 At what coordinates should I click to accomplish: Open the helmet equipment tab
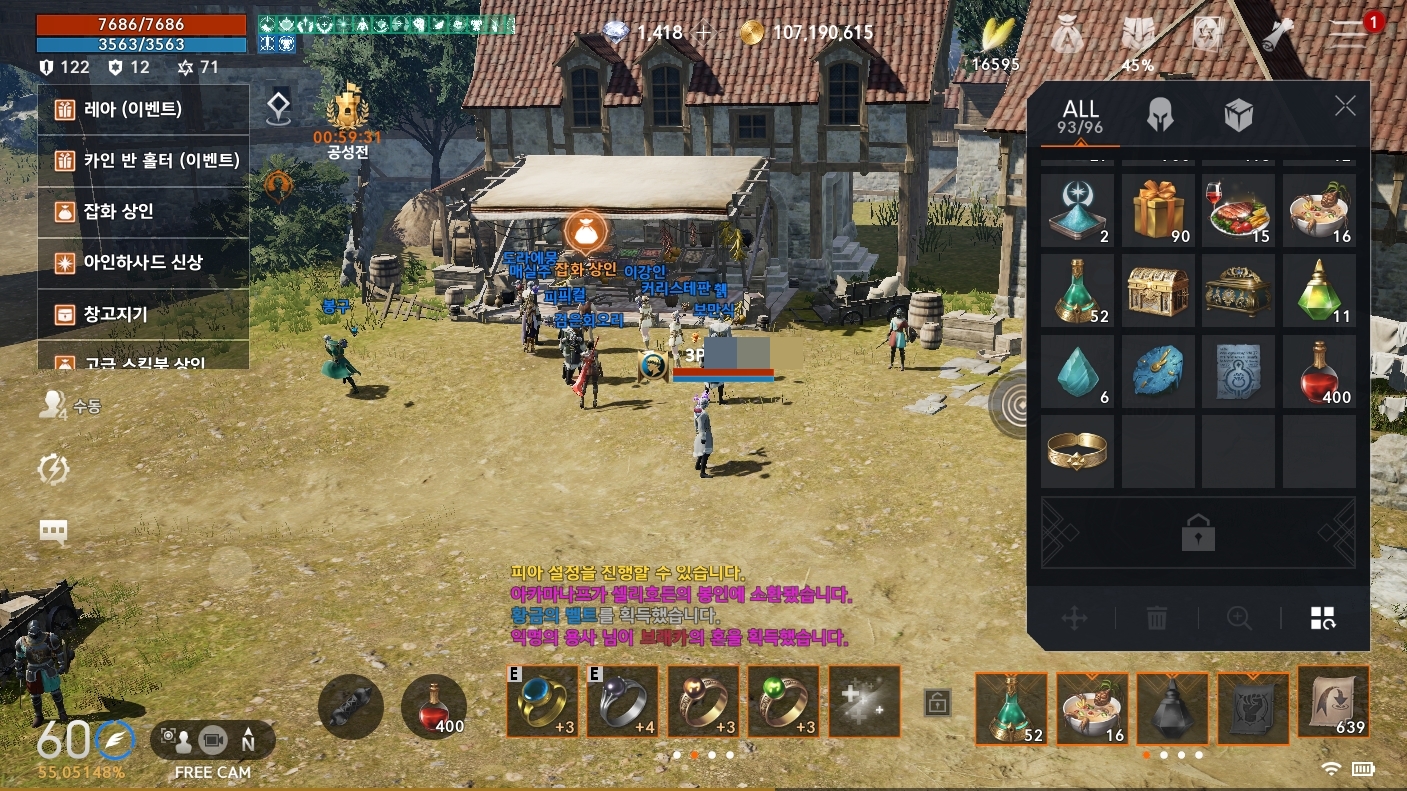click(x=1160, y=116)
